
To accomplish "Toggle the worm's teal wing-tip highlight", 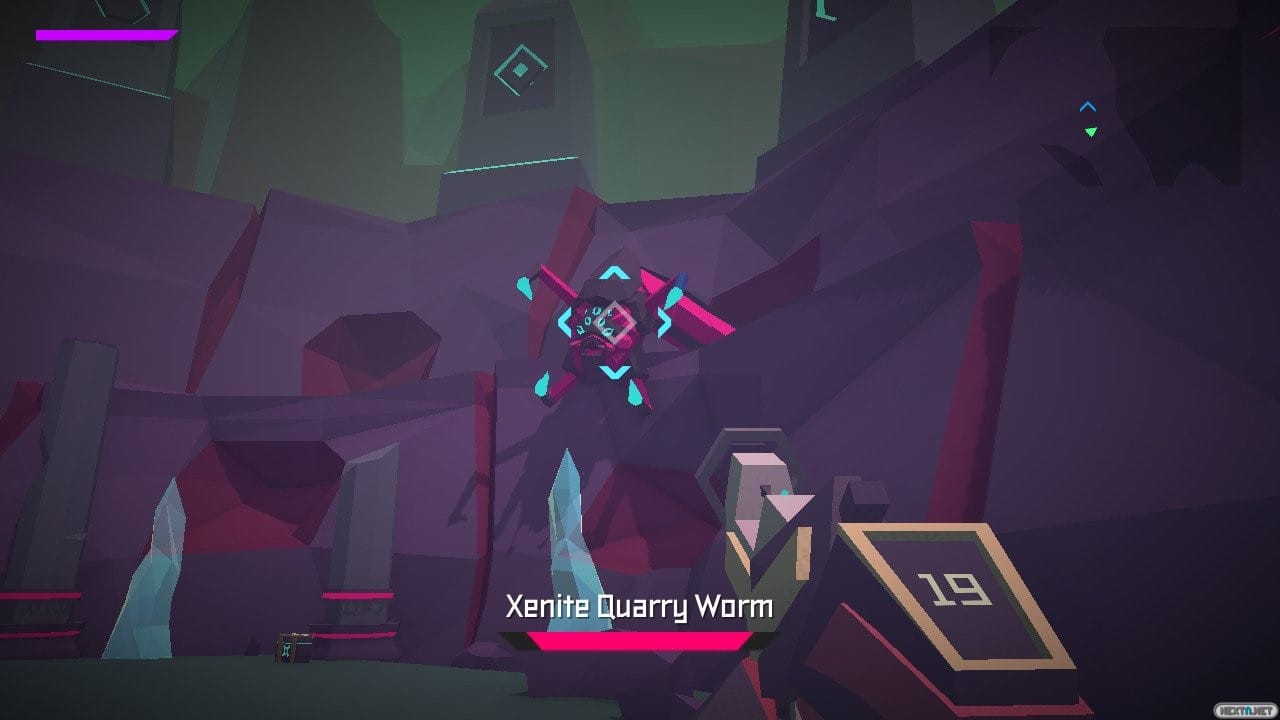I will click(526, 285).
